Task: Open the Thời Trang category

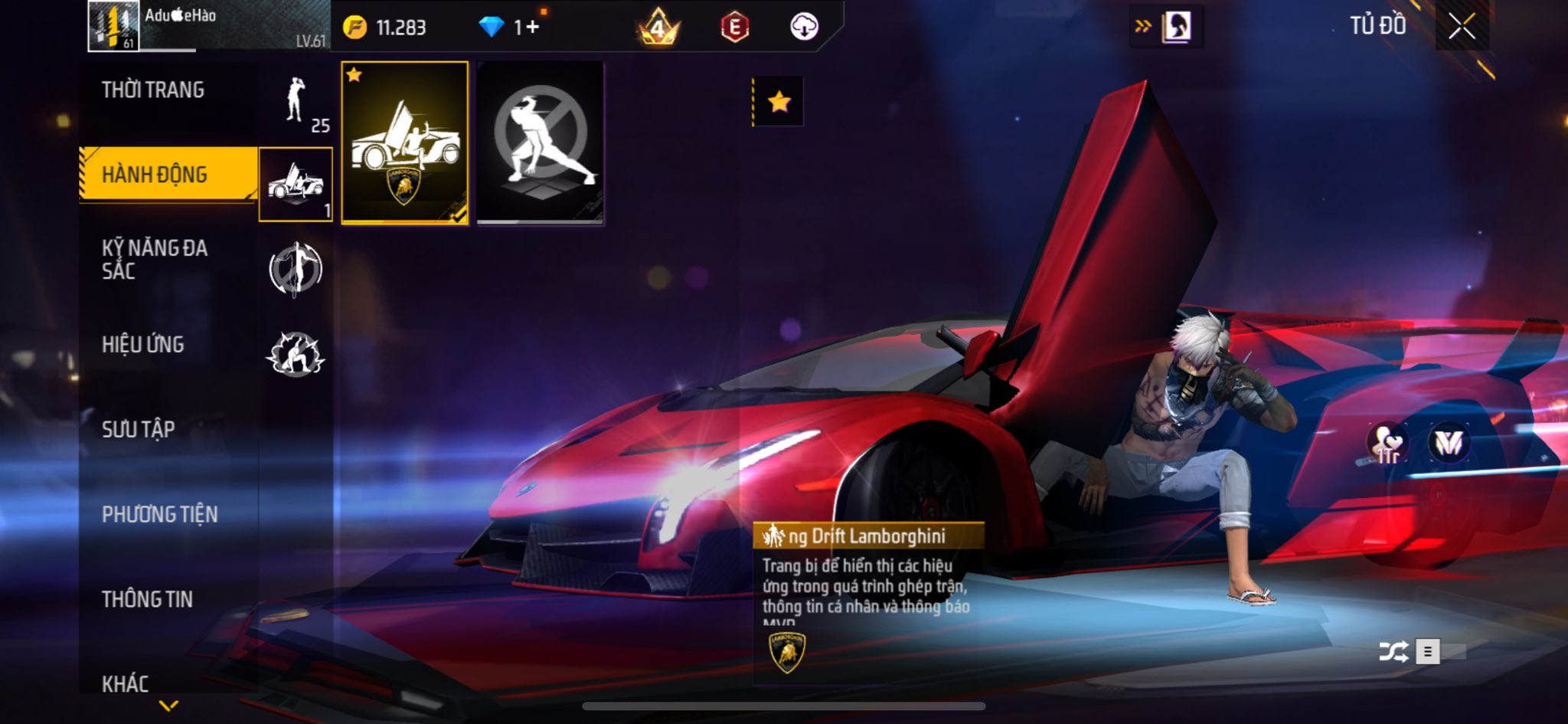Action: coord(153,90)
